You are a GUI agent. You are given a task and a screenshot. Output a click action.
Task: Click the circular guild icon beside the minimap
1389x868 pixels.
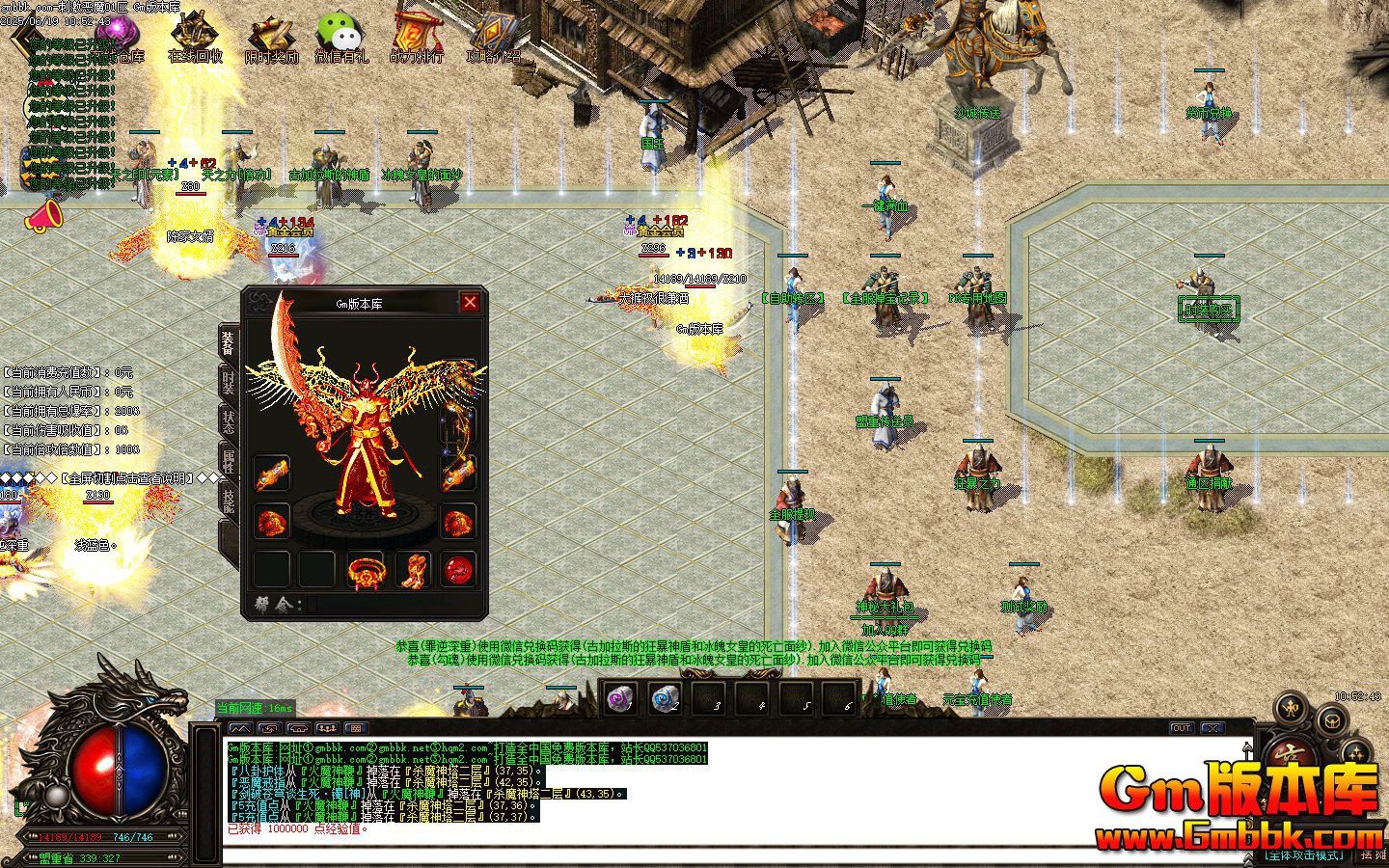1331,722
